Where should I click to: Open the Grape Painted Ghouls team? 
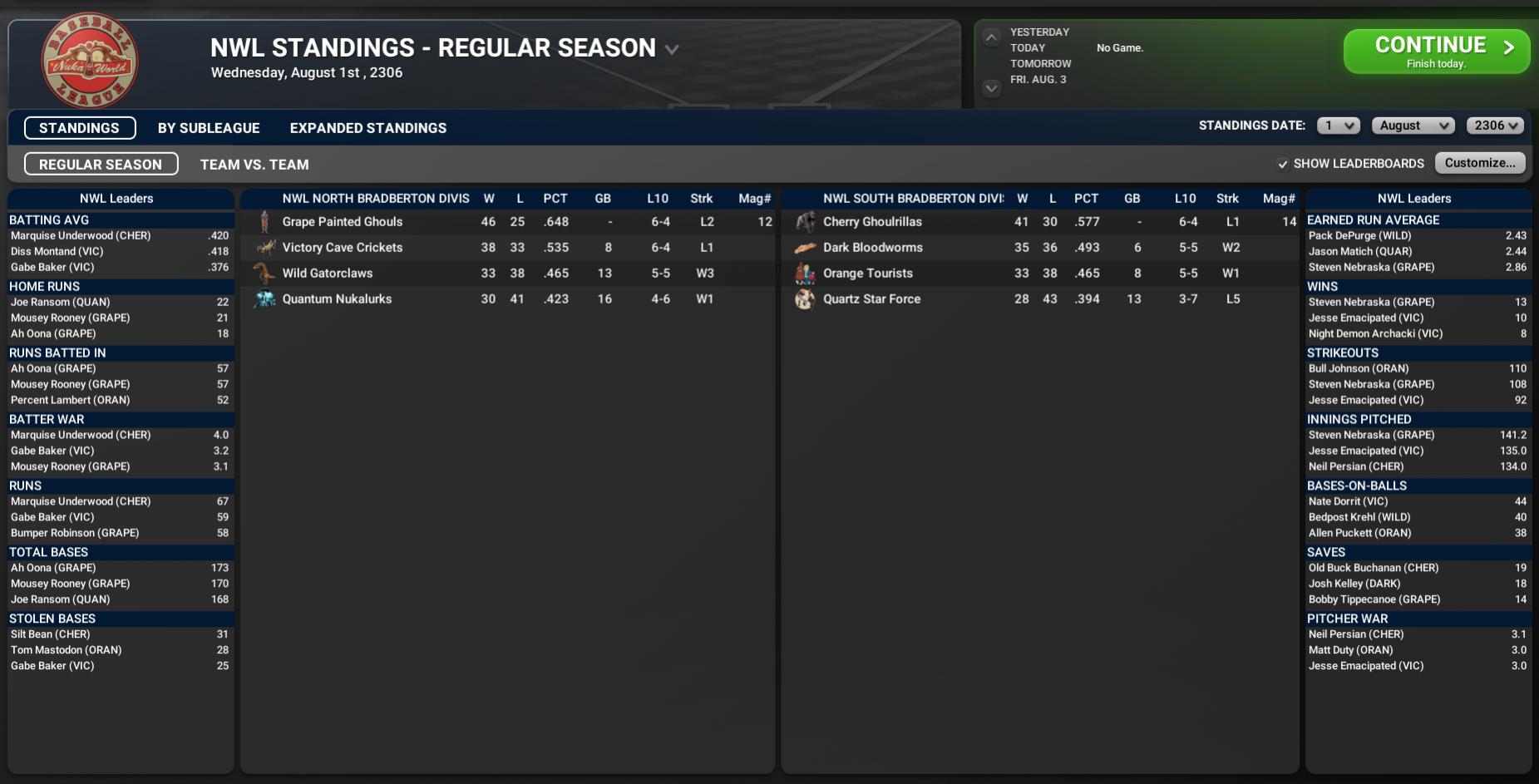click(342, 222)
